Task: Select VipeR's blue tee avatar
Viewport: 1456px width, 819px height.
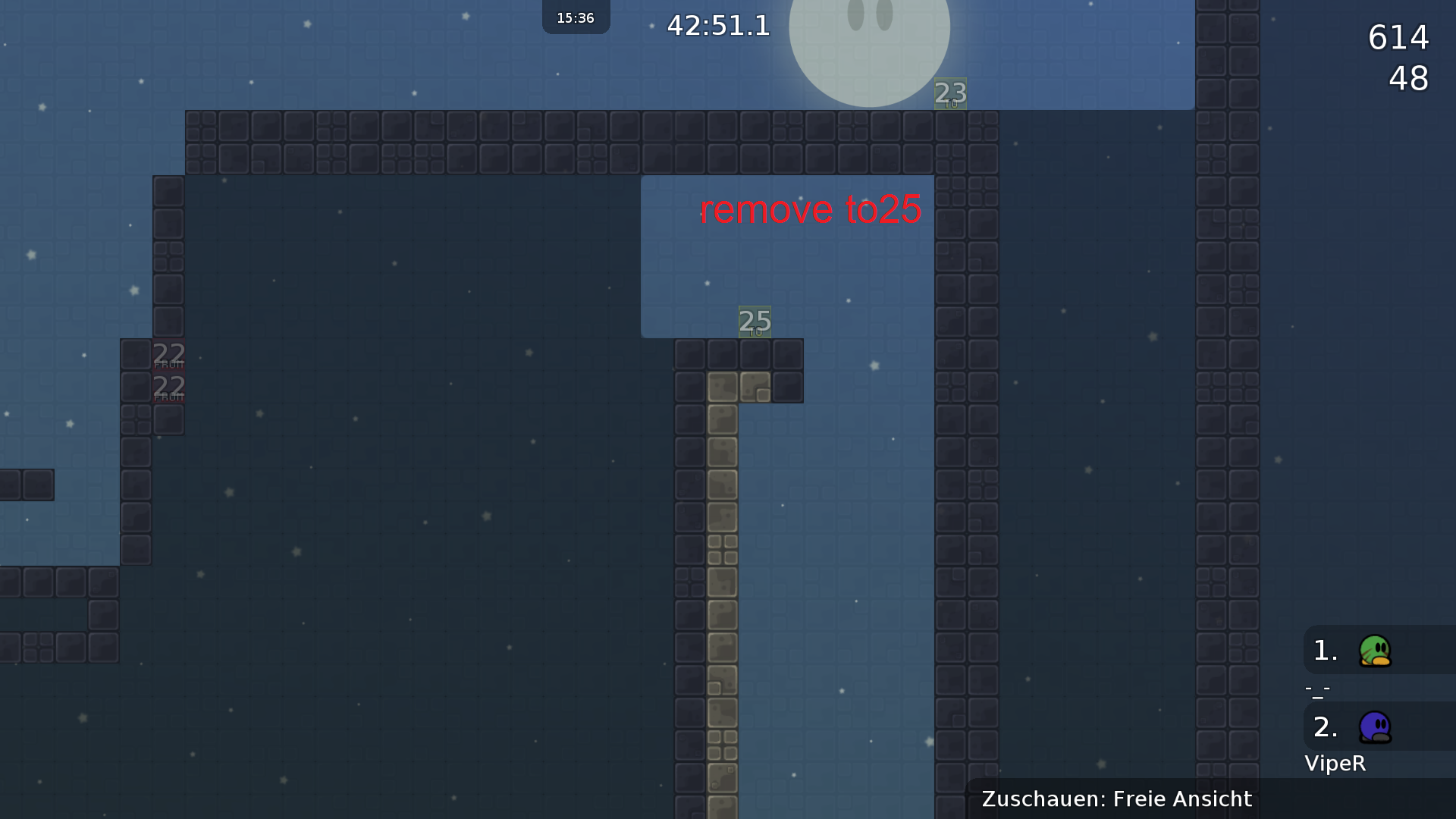Action: tap(1376, 726)
